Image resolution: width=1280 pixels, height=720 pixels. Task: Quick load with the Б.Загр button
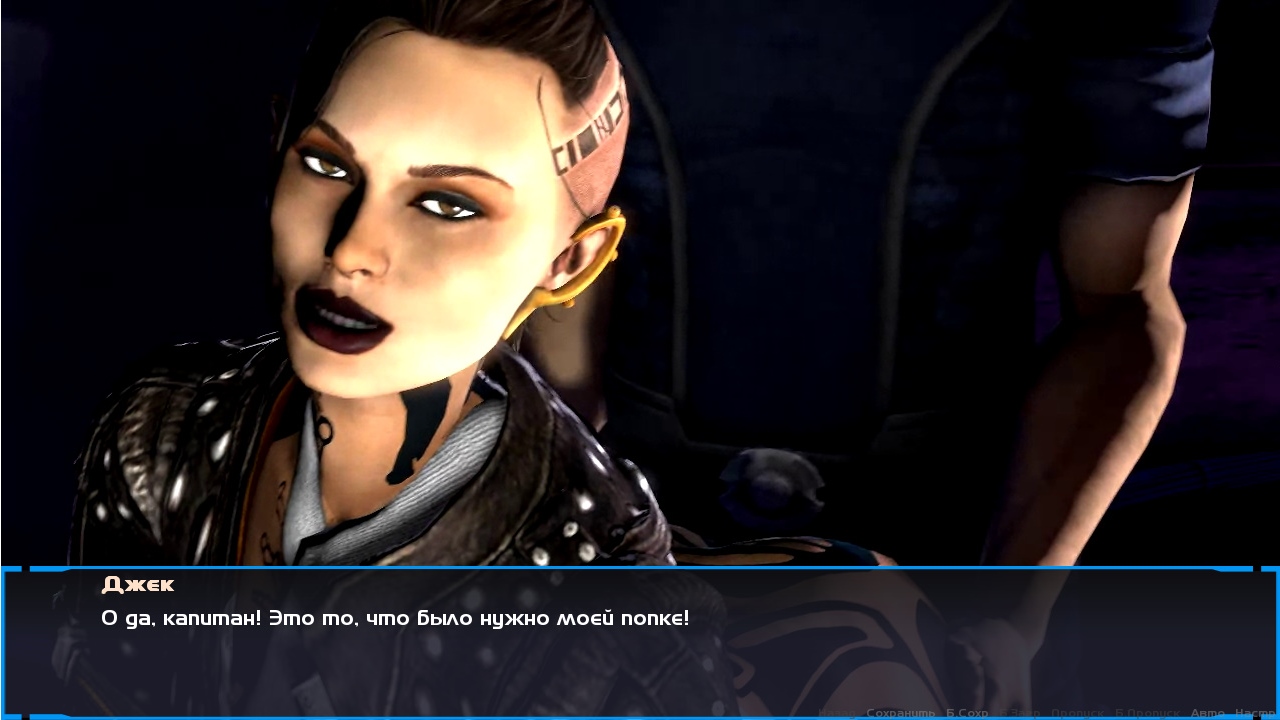click(x=1020, y=713)
